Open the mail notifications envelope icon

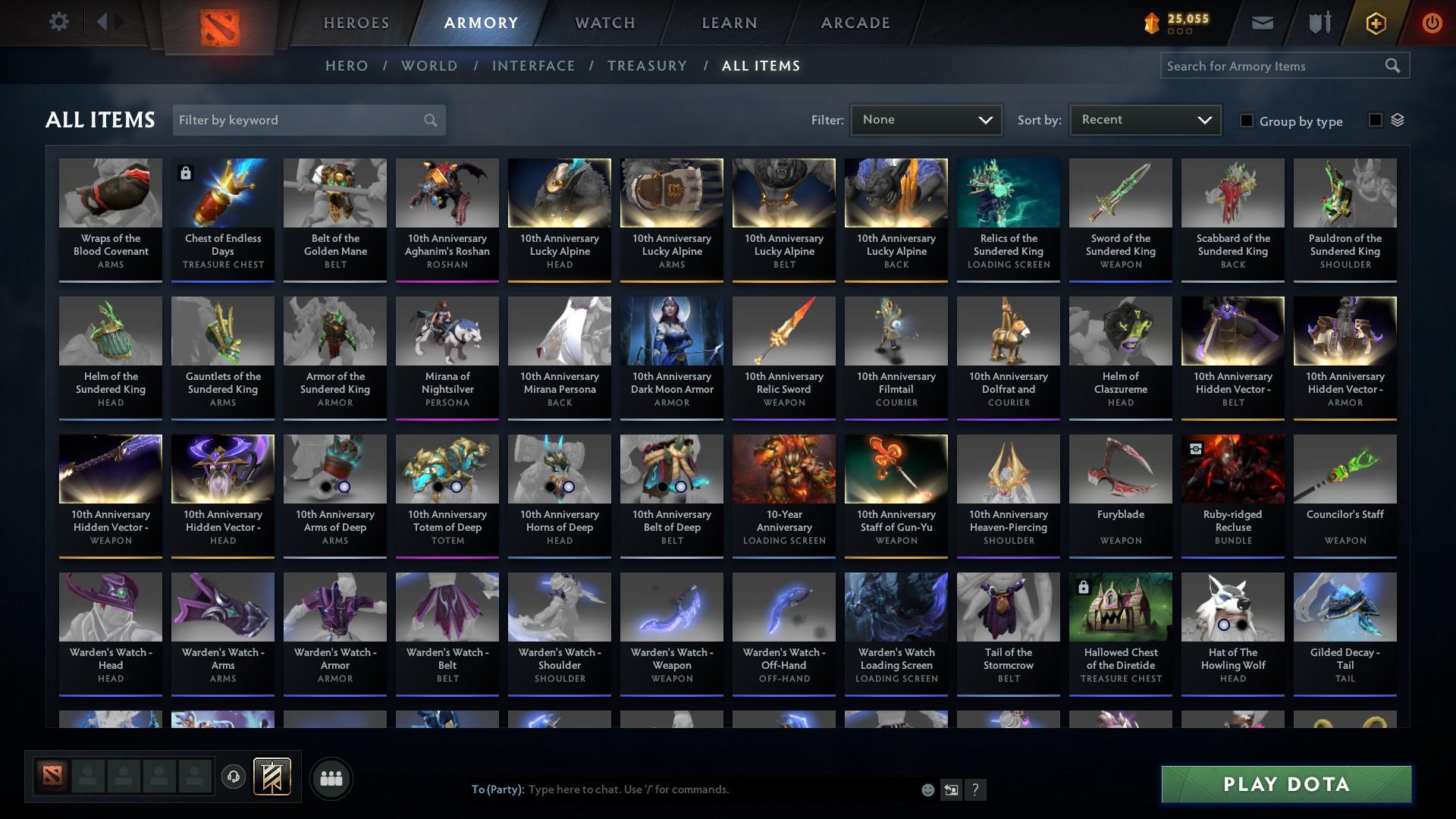[x=1261, y=22]
